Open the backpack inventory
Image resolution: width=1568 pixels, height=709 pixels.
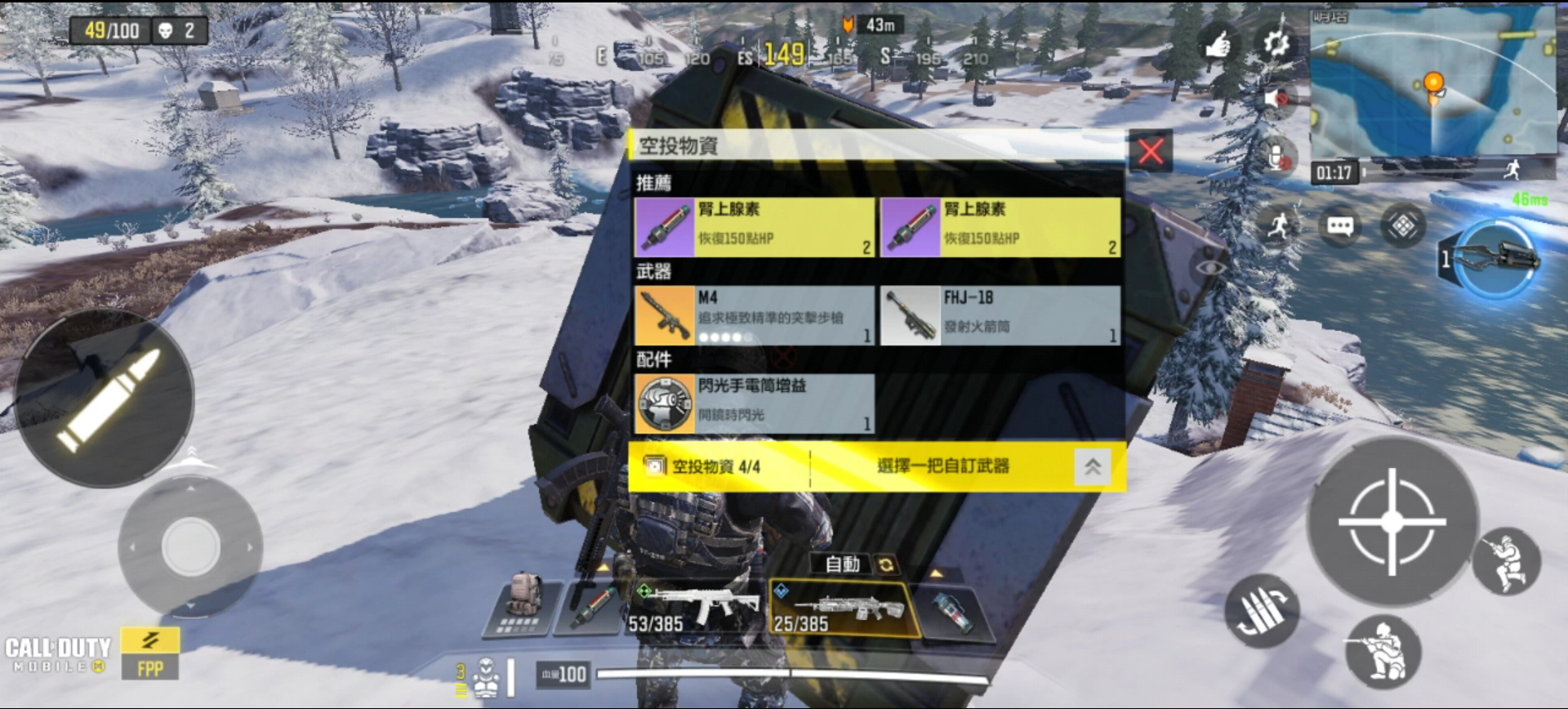coord(523,605)
